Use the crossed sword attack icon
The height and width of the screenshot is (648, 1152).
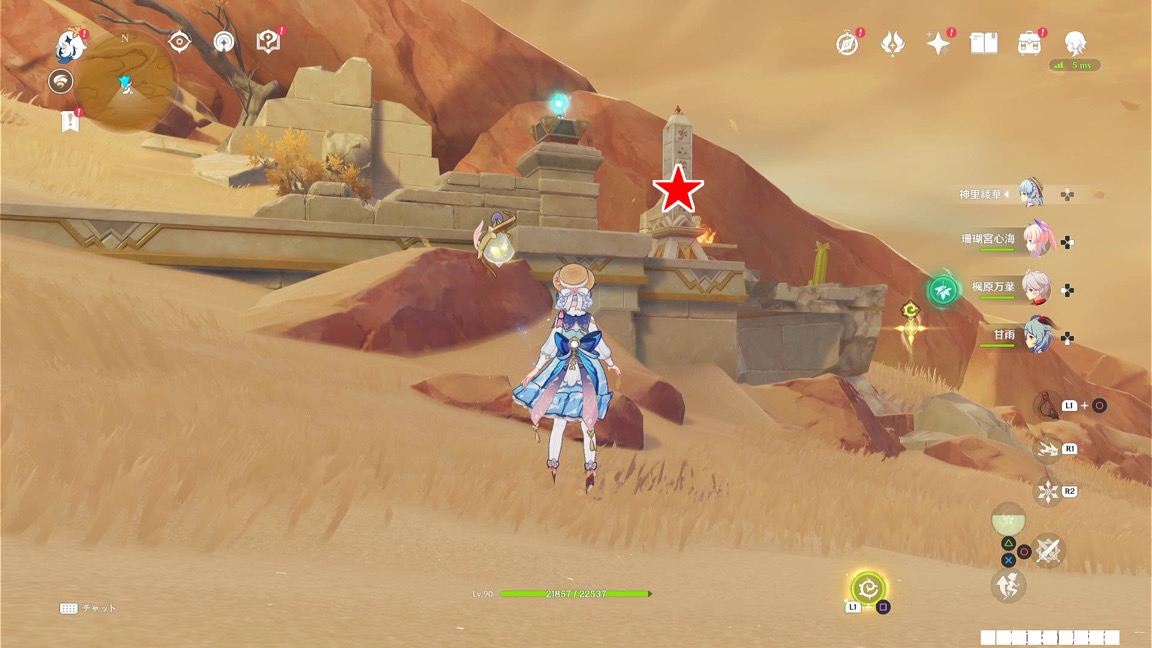click(1047, 550)
